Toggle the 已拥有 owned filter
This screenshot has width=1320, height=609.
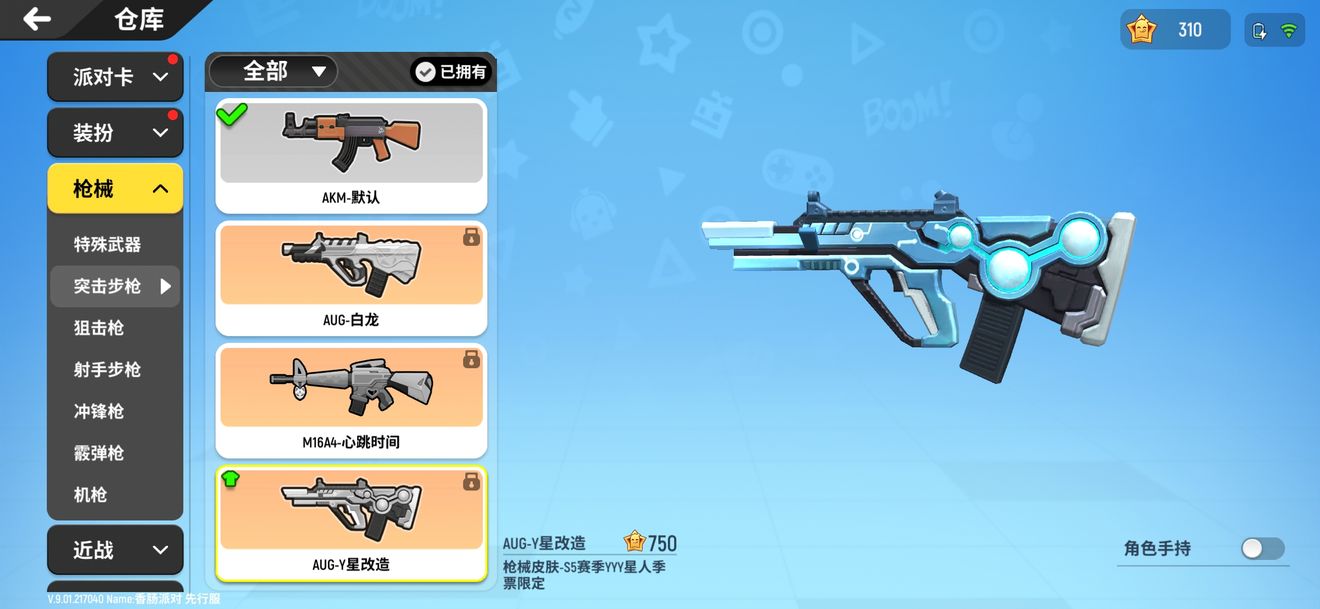[x=452, y=72]
